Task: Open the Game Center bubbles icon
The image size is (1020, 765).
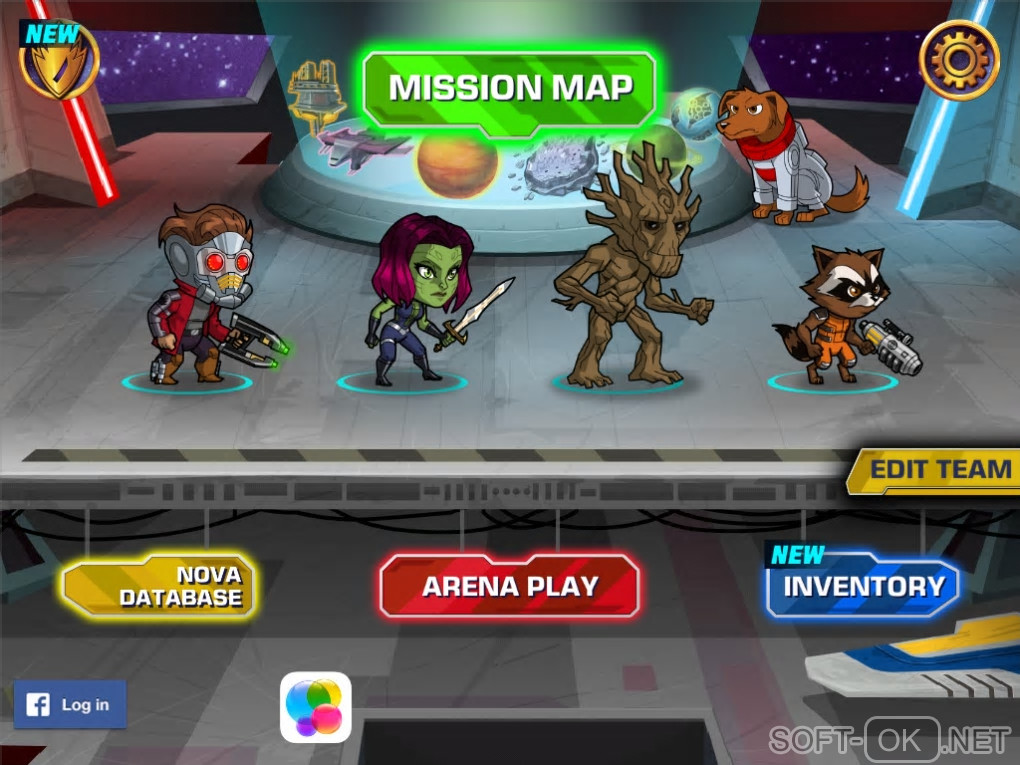Action: [x=316, y=707]
